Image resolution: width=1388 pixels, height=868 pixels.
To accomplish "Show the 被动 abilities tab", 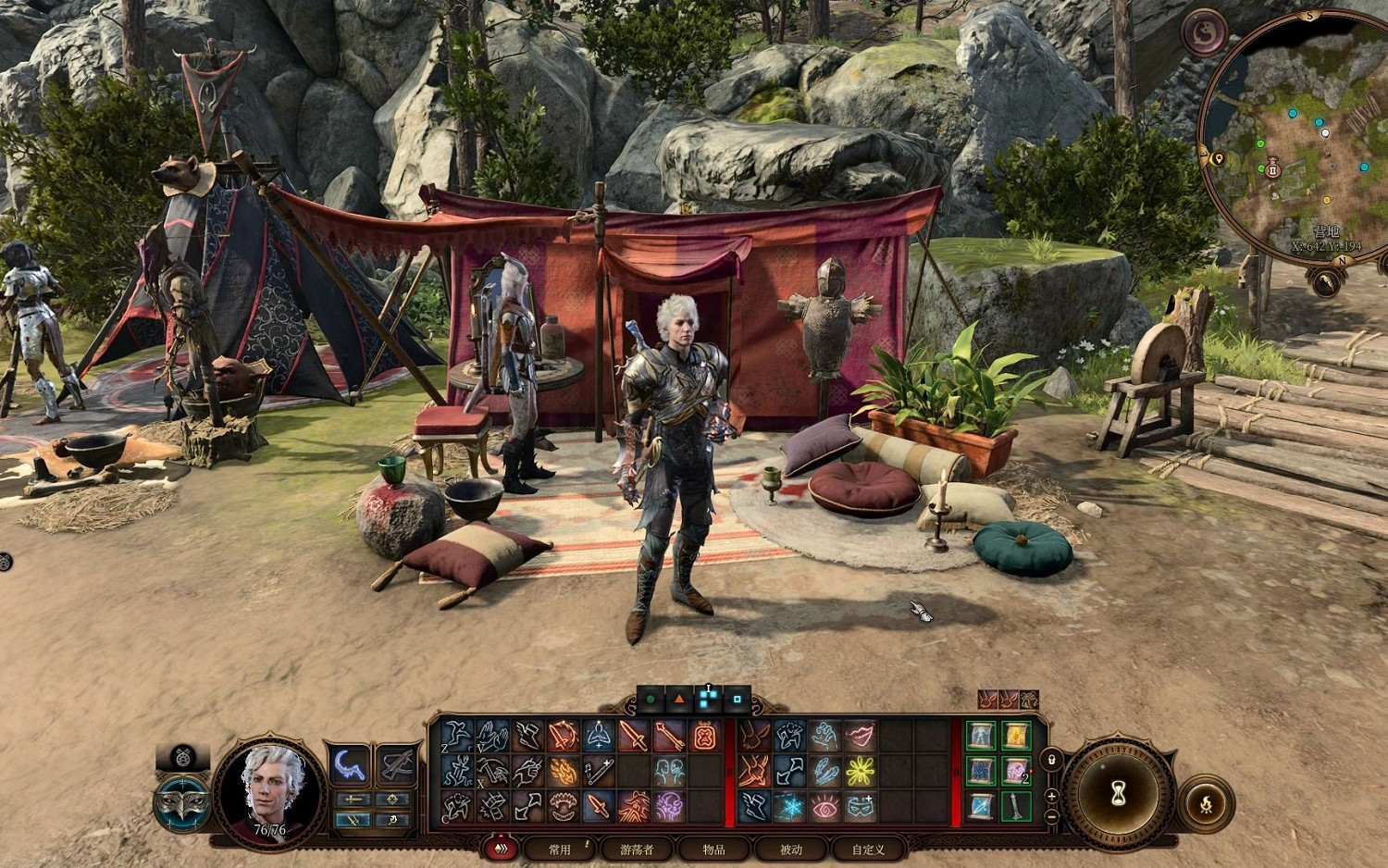I will [791, 849].
